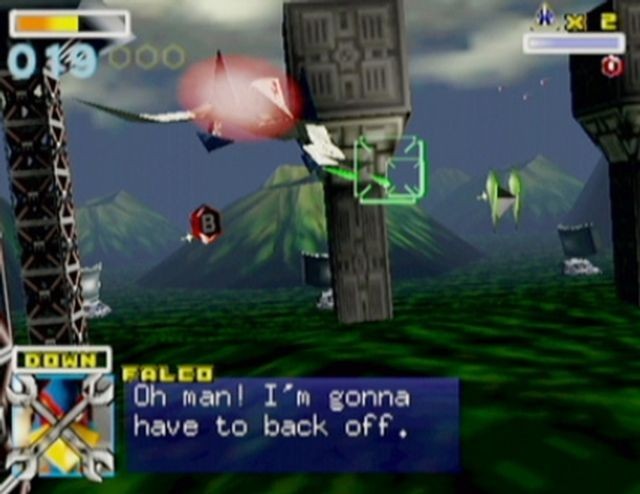
Task: Select the red smart bomb stock icon
Action: click(611, 66)
